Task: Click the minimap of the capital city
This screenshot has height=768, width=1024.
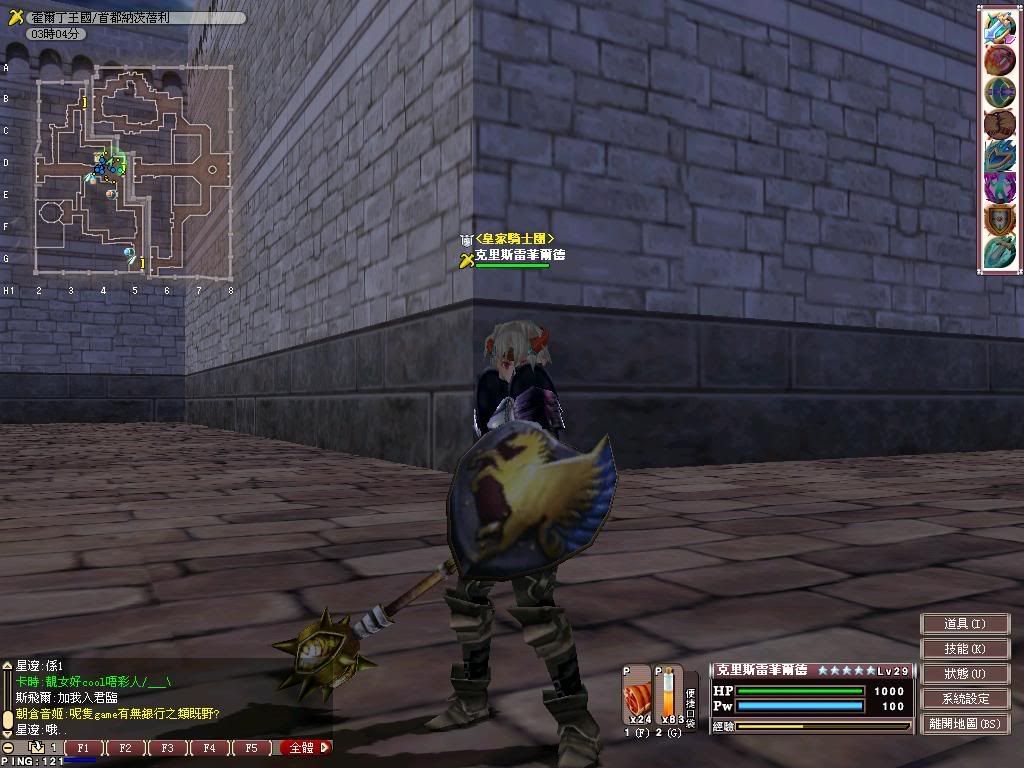Action: [134, 172]
